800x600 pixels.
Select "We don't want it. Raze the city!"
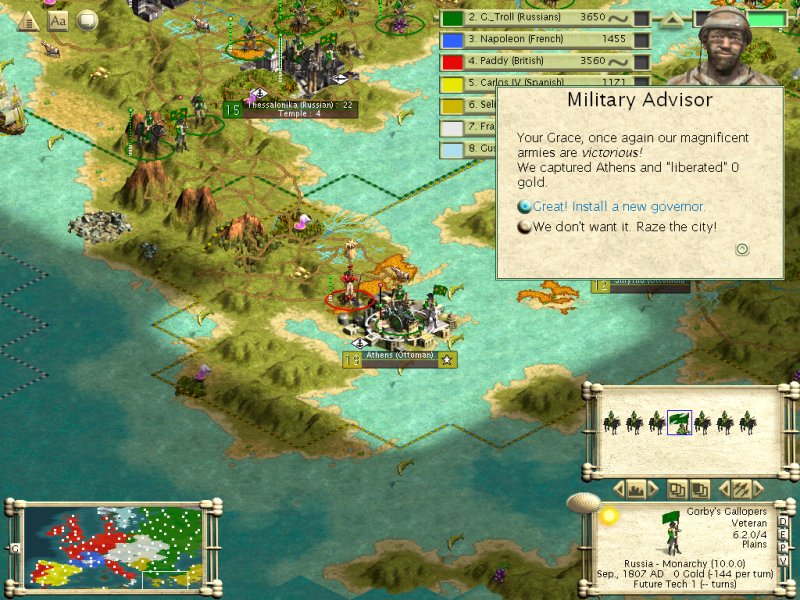624,227
